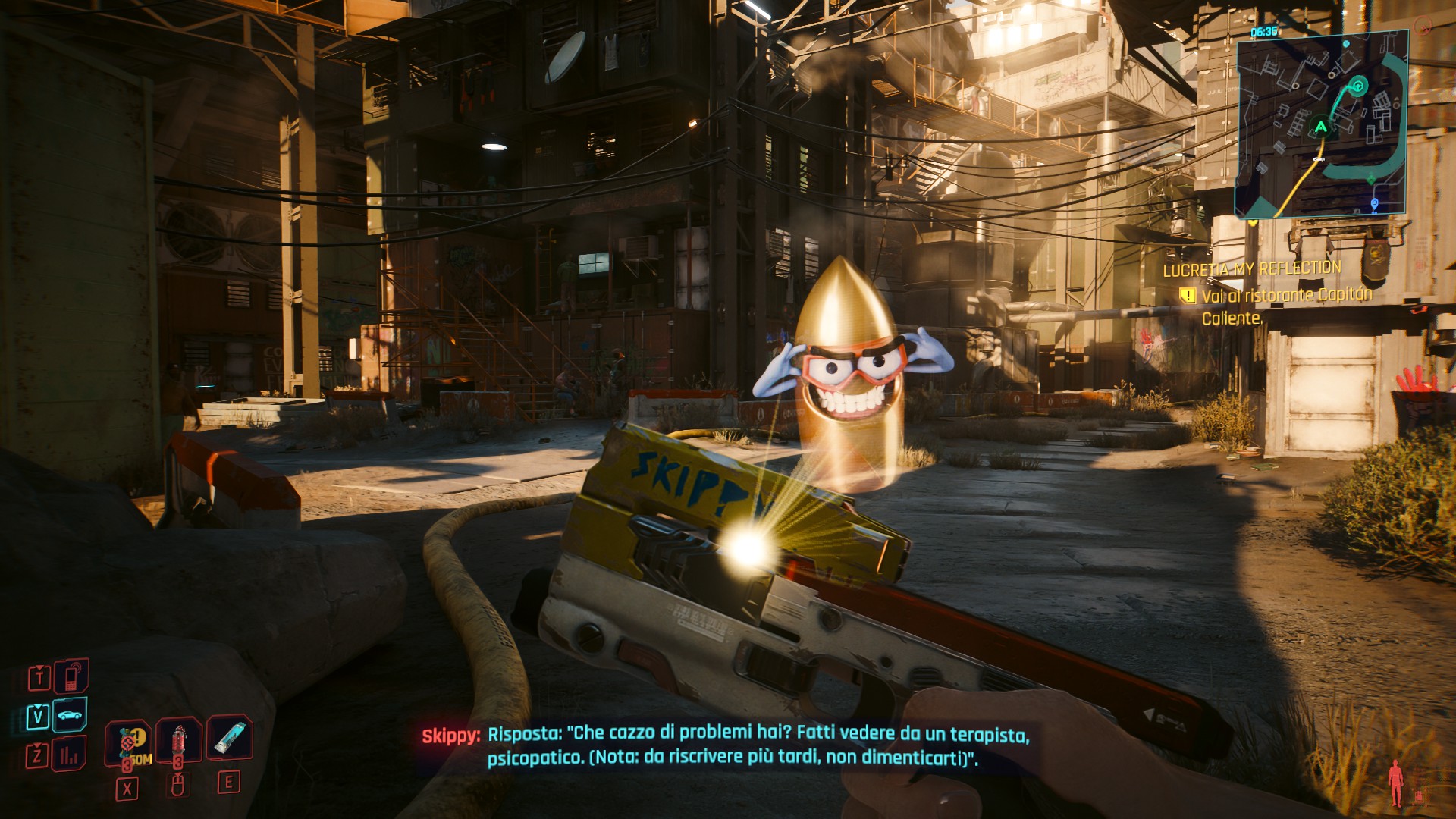Click the green diamond marker on minimap
Viewport: 1456px width, 819px height.
(x=1371, y=180)
